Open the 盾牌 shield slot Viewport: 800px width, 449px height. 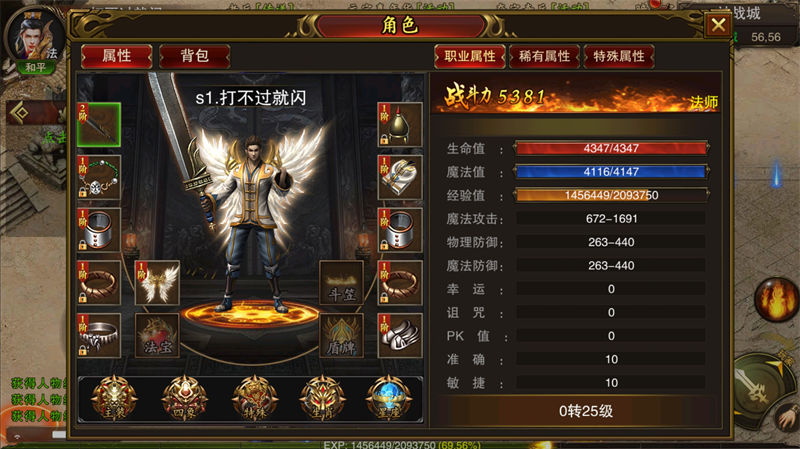click(x=341, y=336)
